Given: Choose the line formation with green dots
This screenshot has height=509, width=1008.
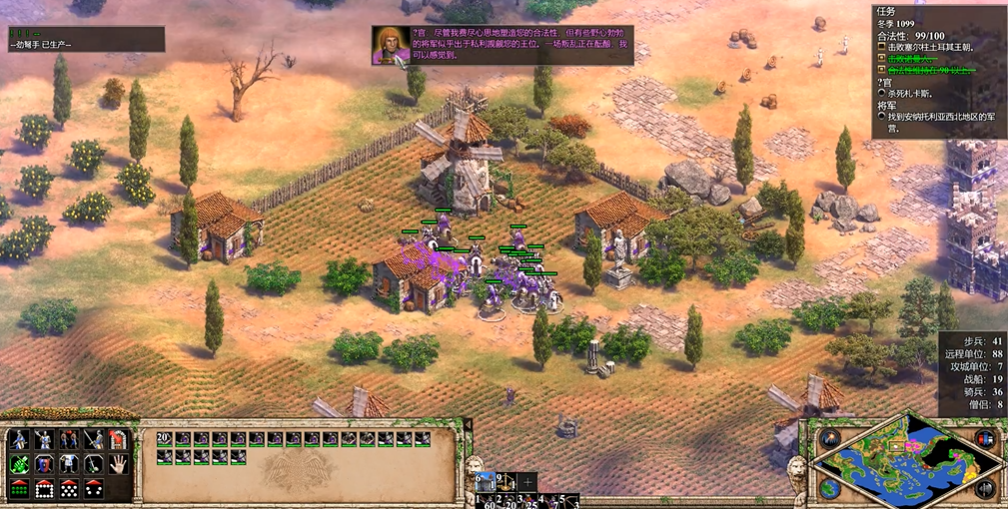Looking at the screenshot, I should [19, 489].
